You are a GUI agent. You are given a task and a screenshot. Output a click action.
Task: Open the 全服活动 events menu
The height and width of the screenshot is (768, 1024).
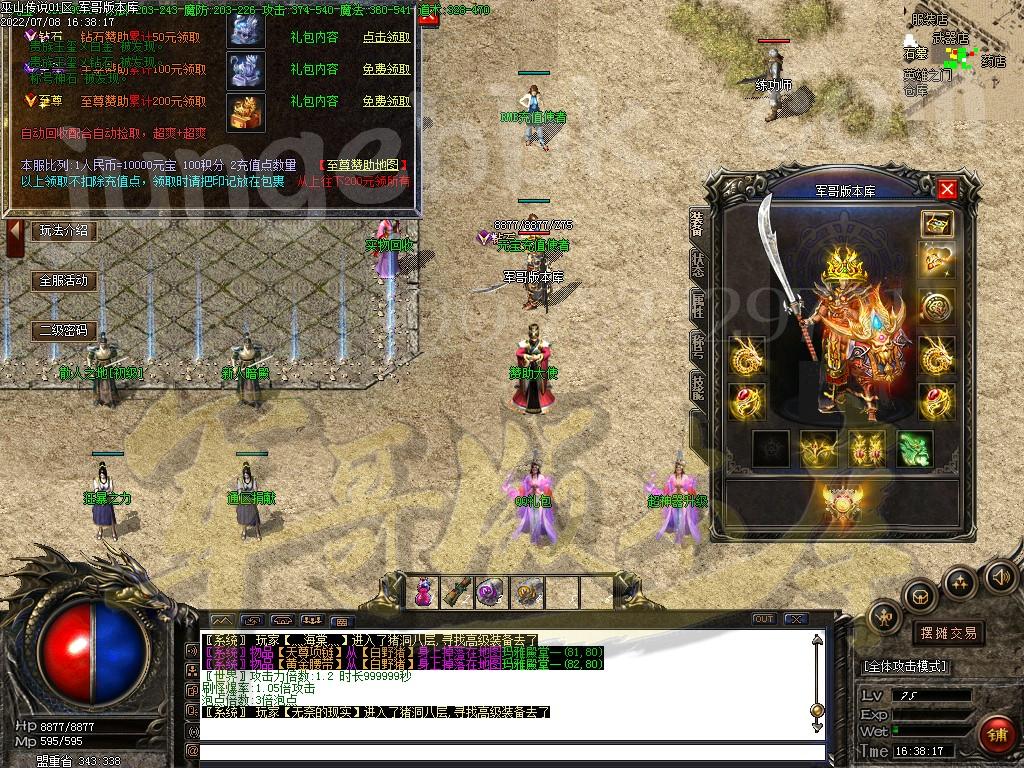(64, 281)
